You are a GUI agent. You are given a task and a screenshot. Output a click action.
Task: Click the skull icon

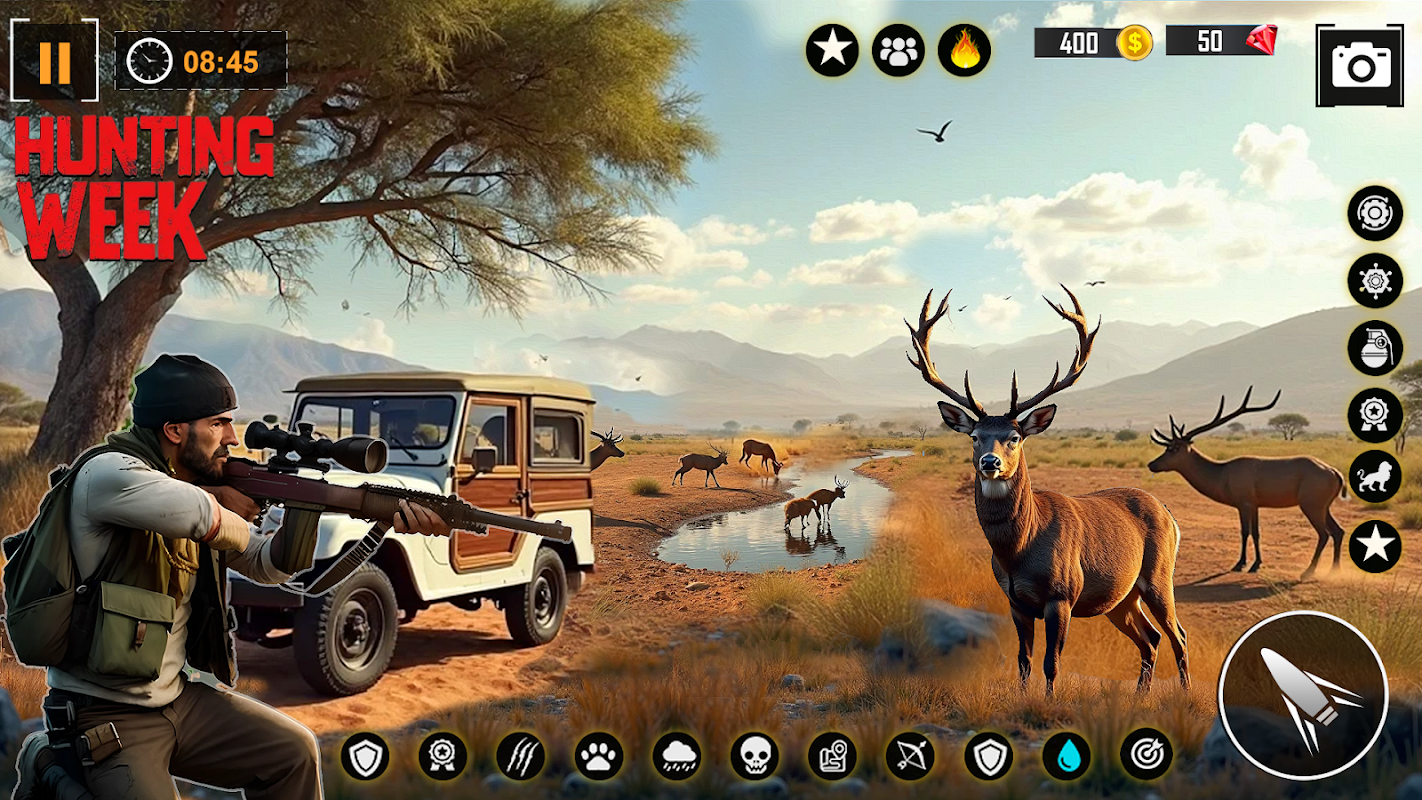(755, 756)
